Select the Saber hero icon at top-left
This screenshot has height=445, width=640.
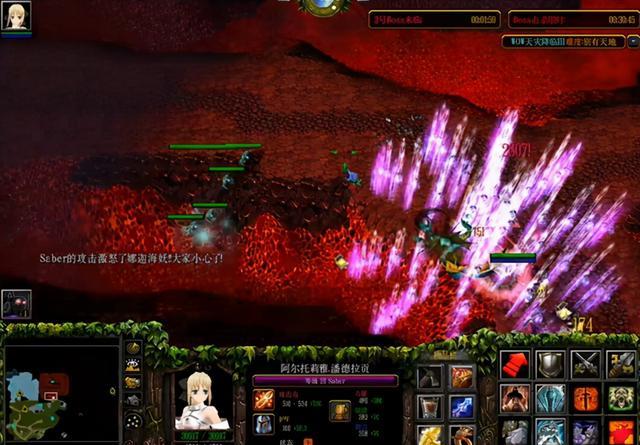(x=19, y=16)
